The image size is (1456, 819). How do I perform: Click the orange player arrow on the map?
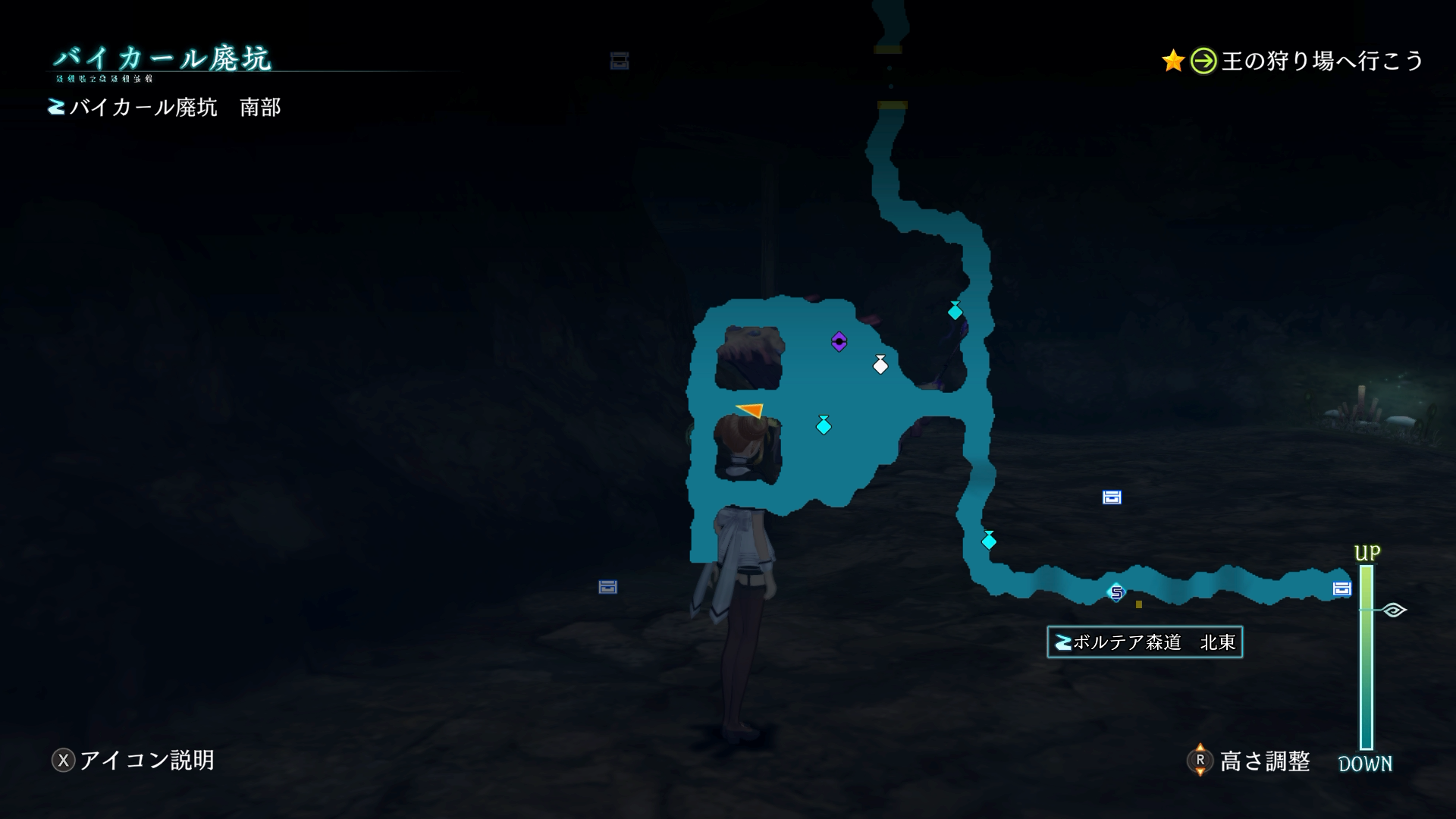751,409
